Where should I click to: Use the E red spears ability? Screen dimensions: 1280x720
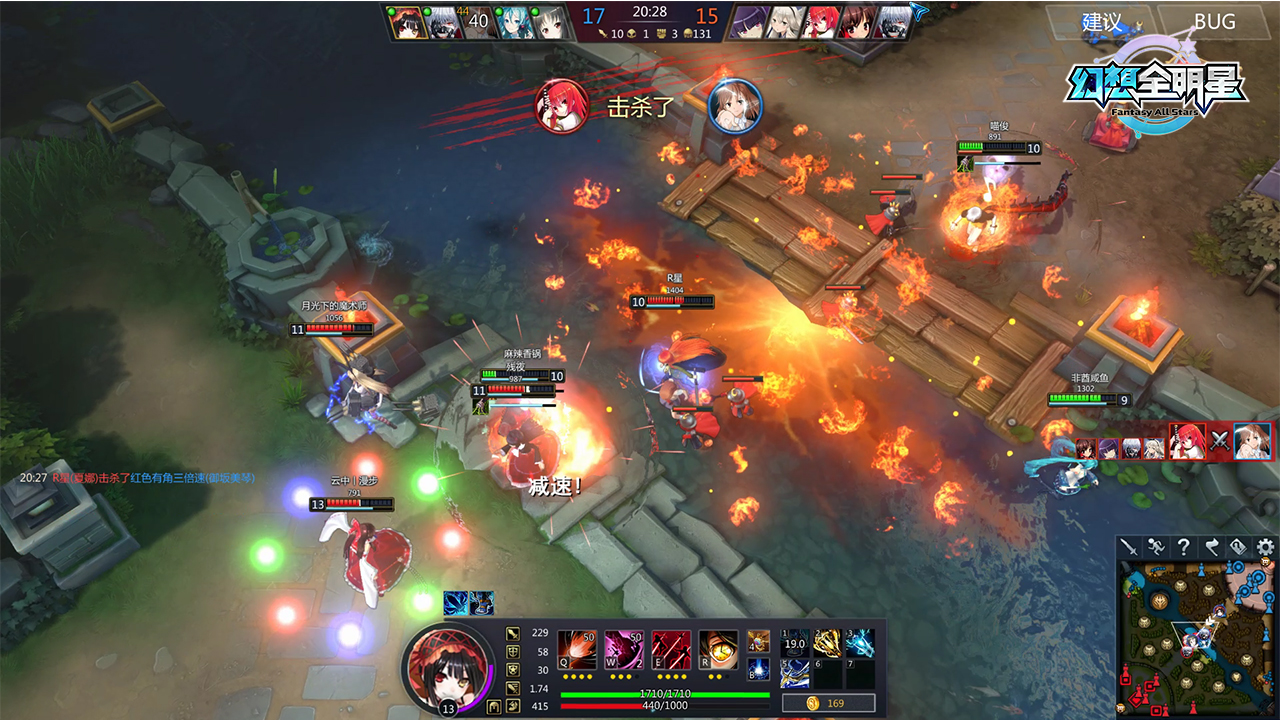671,649
